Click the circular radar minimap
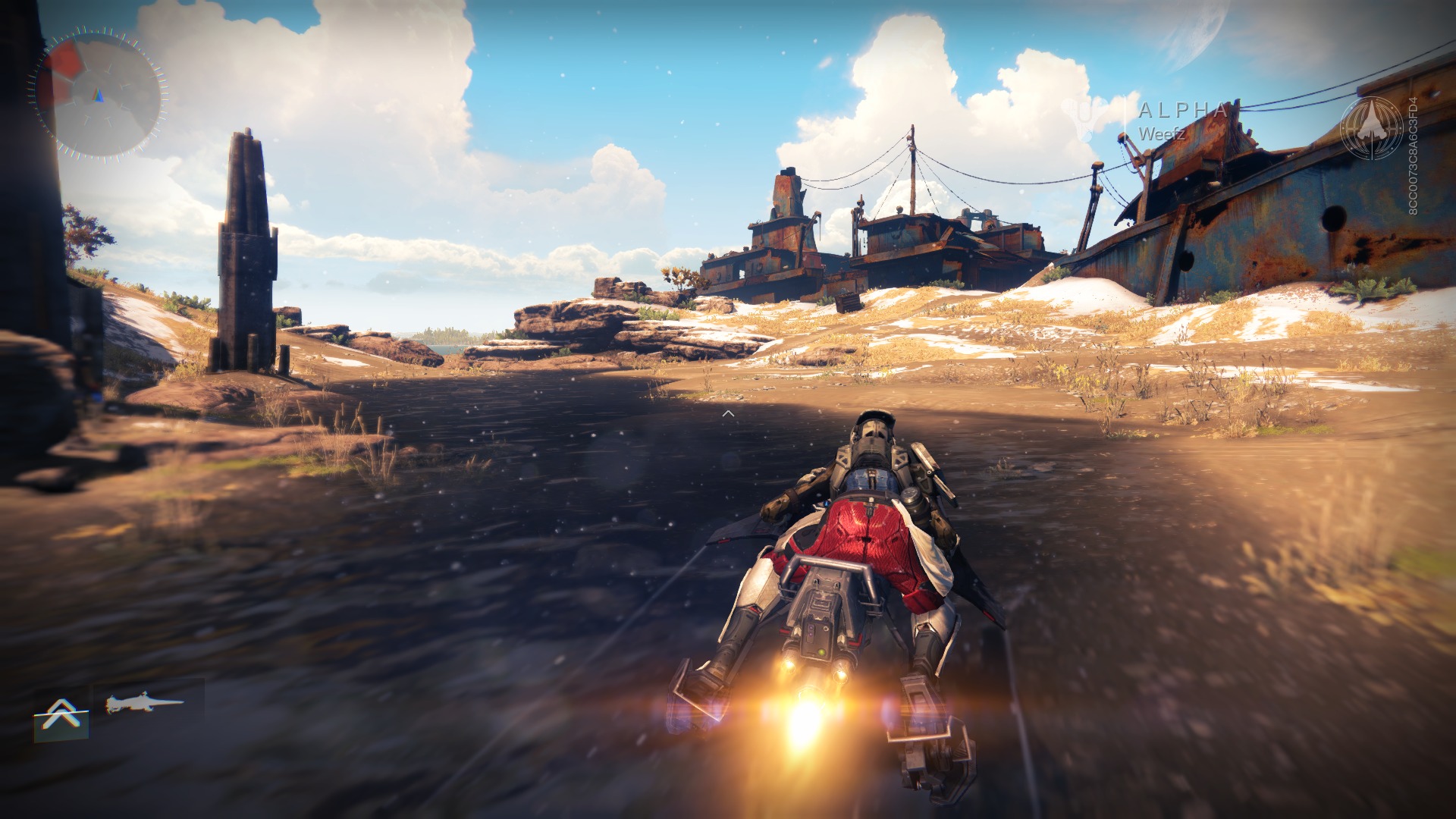 coord(99,94)
